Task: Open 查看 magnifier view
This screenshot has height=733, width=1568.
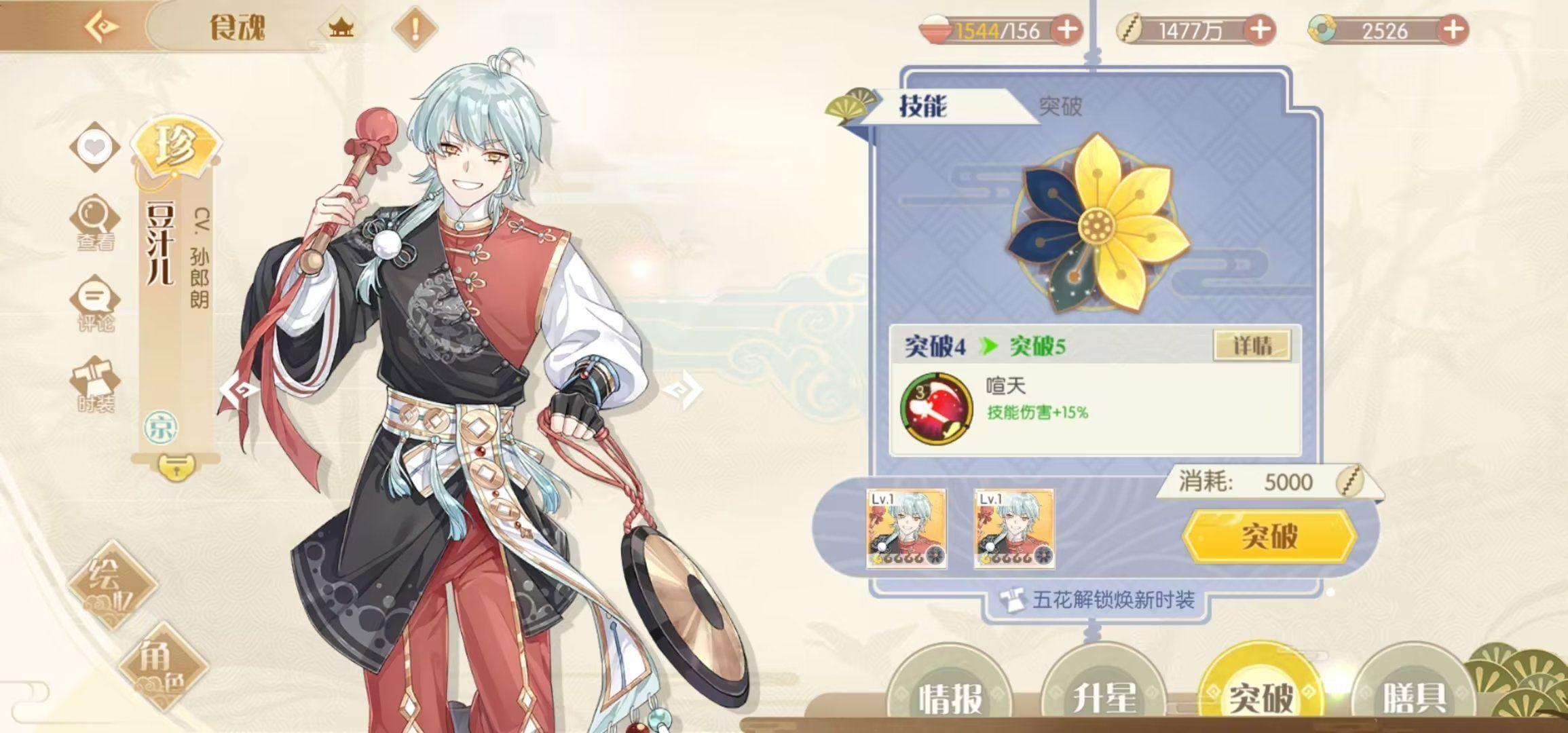Action: pyautogui.click(x=94, y=223)
